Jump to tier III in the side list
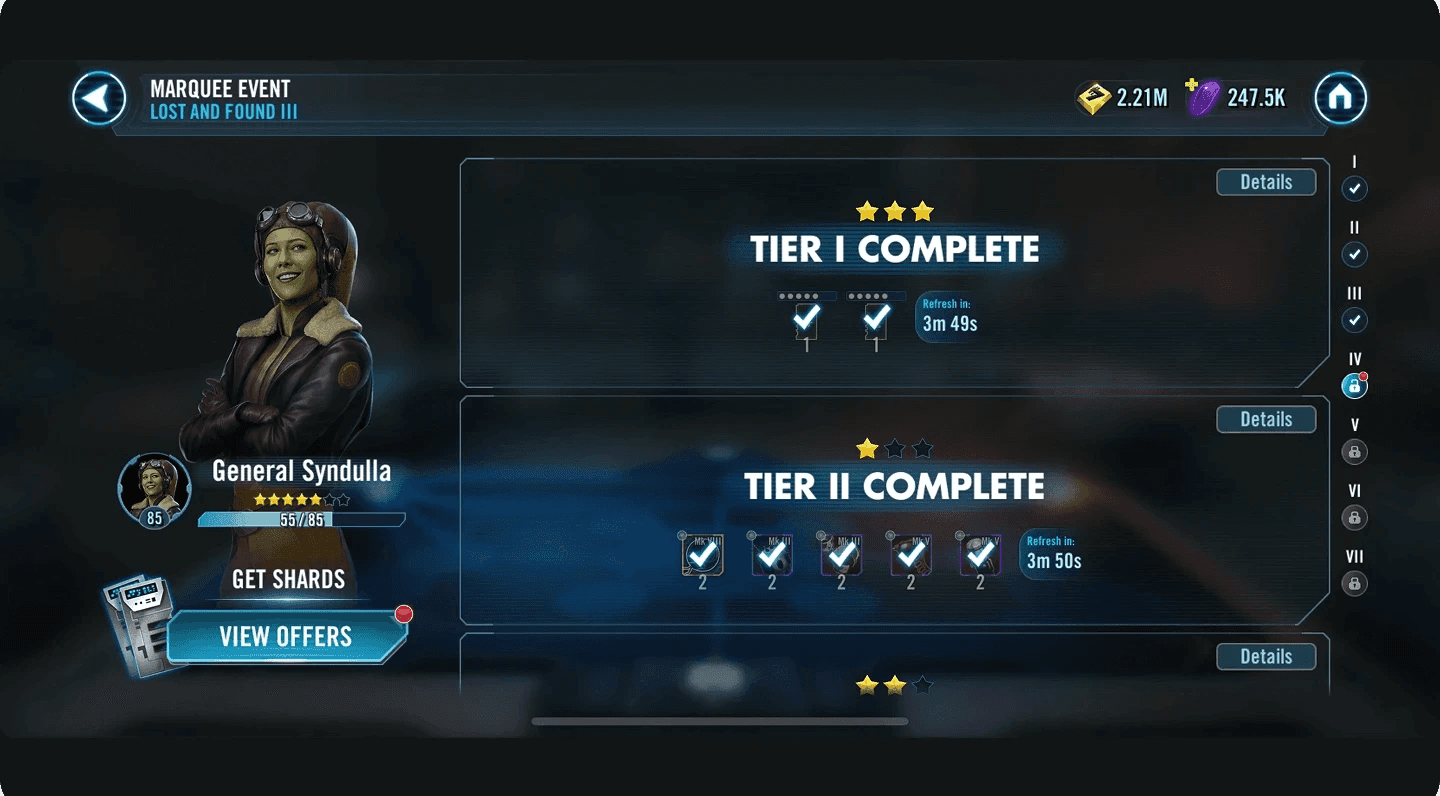 pyautogui.click(x=1354, y=320)
